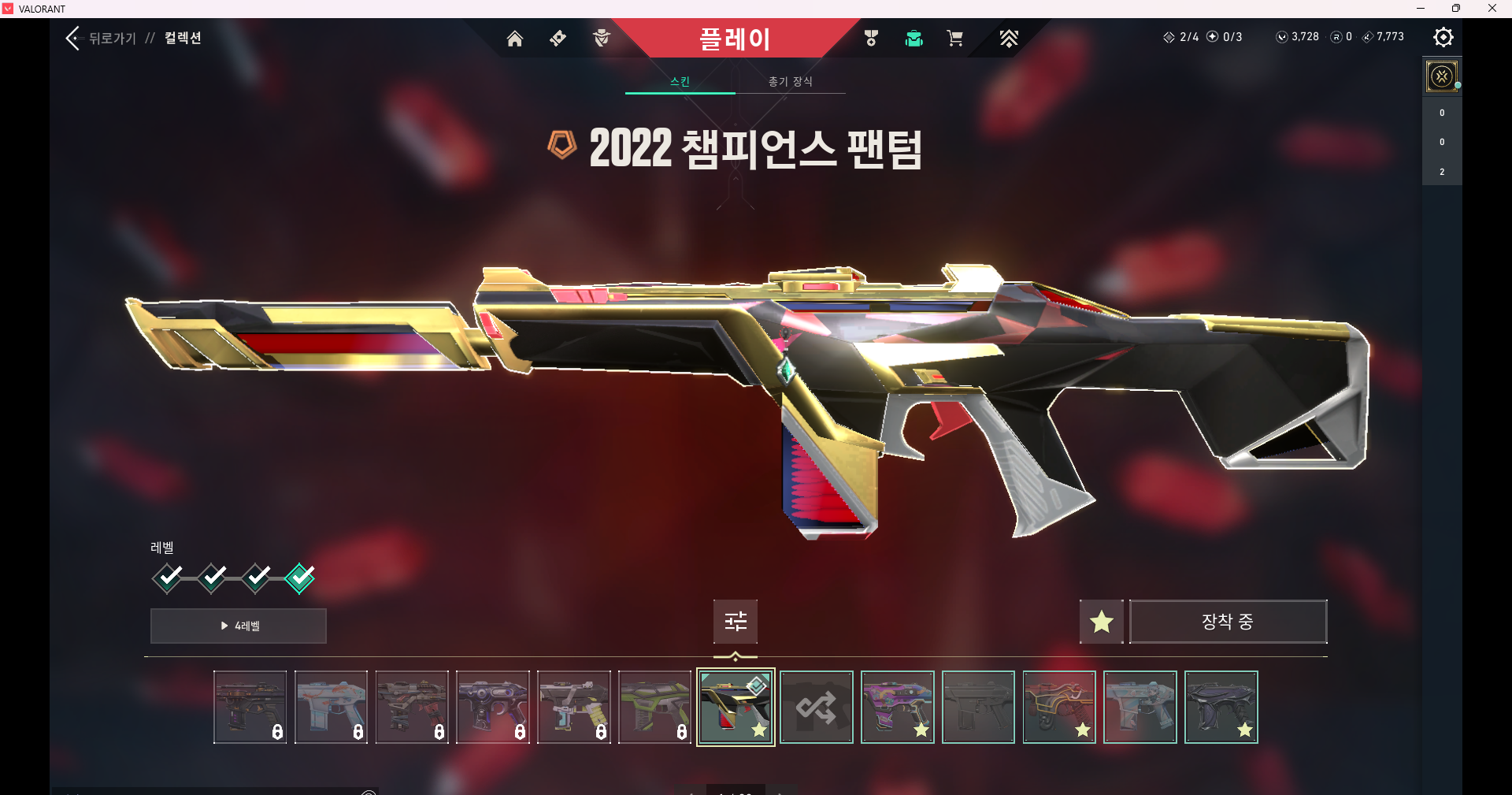1512x795 pixels.
Task: Go back with the 뒤로가기 arrow
Action: [x=74, y=38]
